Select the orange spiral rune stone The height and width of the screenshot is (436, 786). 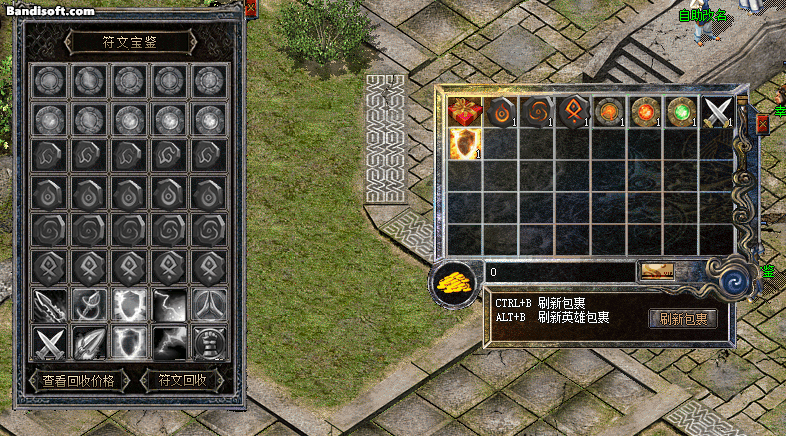[538, 112]
